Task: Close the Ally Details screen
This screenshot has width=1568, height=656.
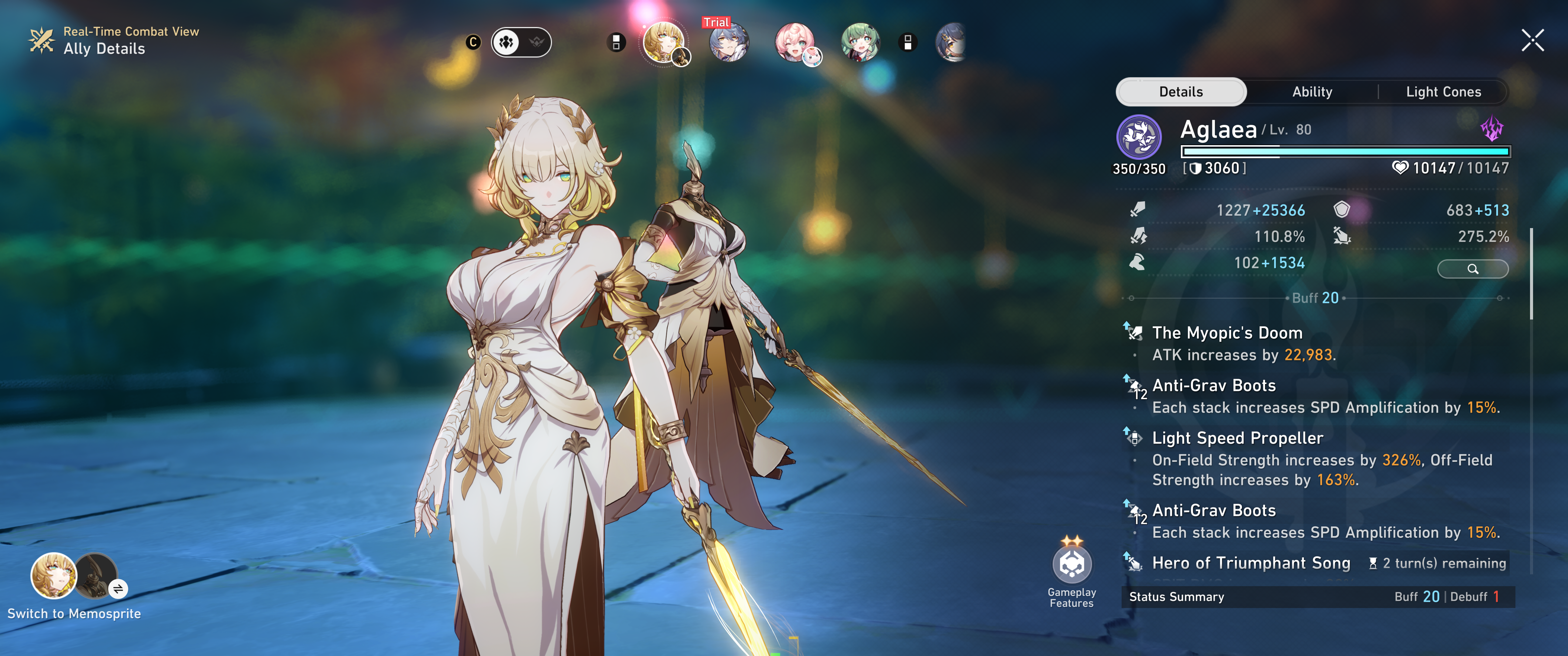Action: [1532, 41]
